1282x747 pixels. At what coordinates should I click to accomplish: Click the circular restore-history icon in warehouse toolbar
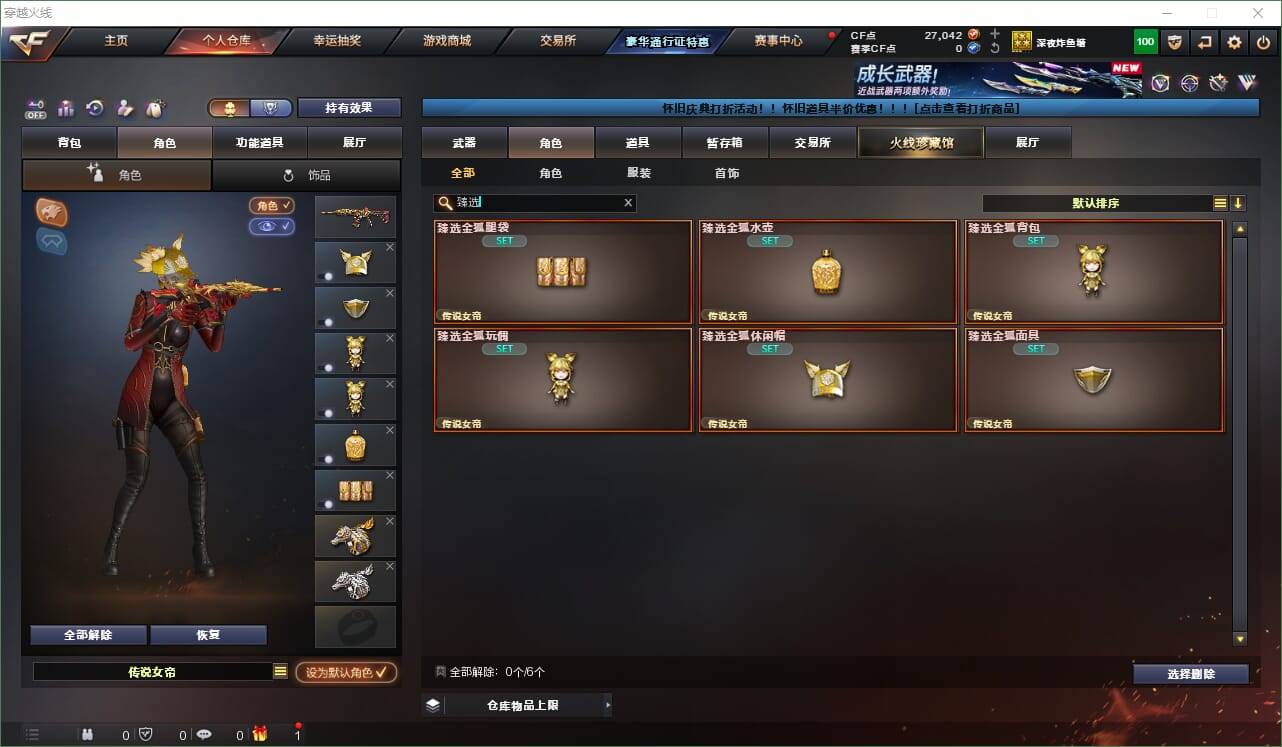pos(93,108)
